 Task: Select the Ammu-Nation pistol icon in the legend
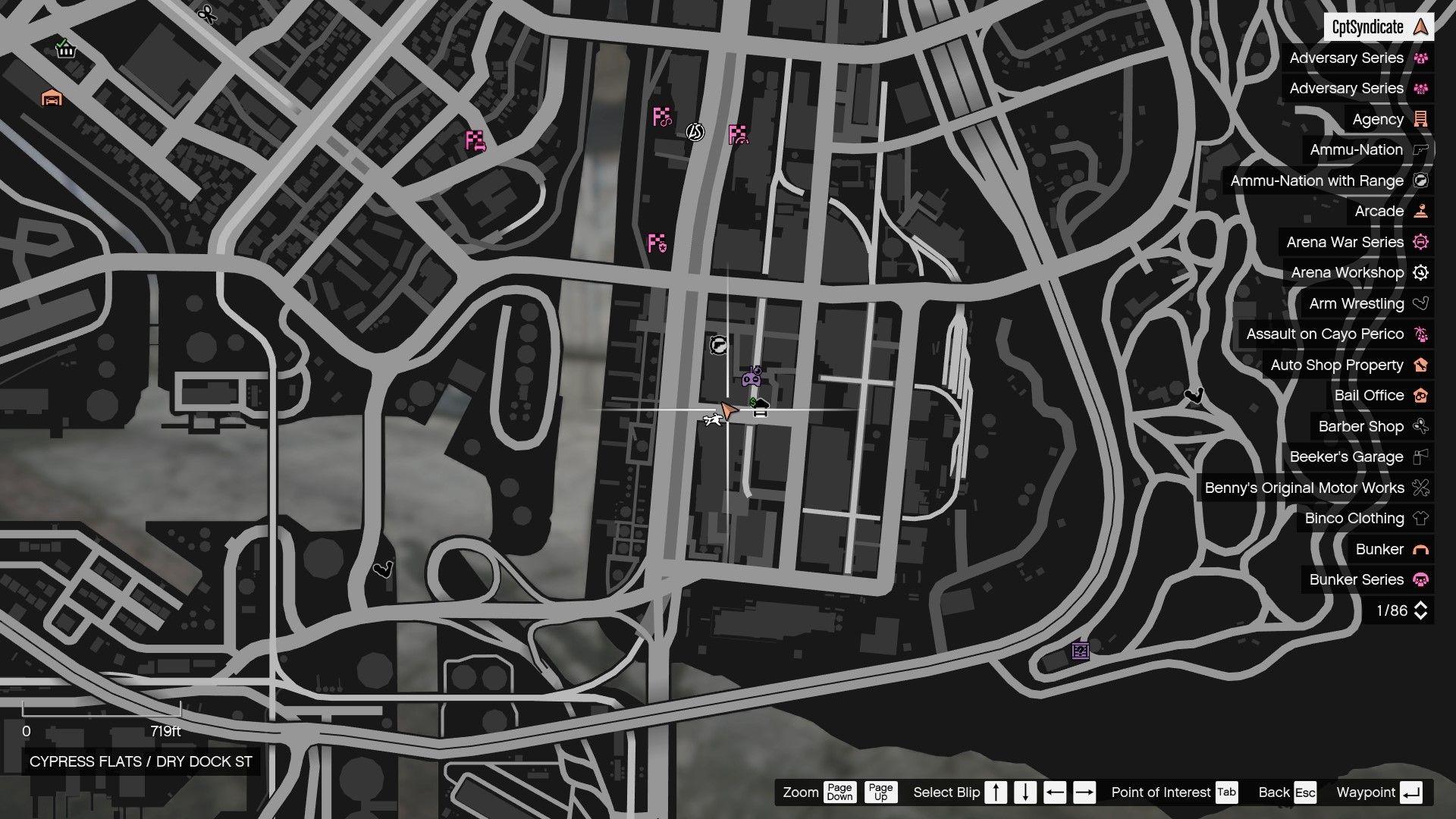1420,149
